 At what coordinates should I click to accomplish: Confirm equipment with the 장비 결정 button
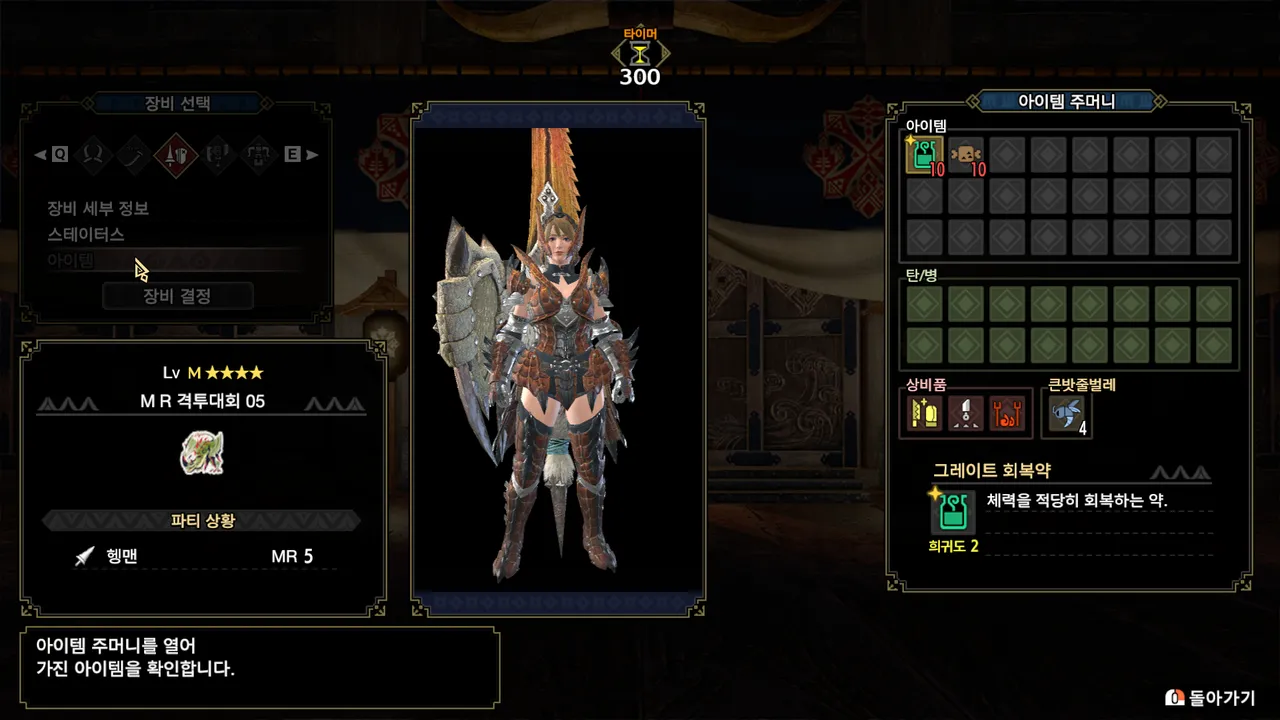177,296
